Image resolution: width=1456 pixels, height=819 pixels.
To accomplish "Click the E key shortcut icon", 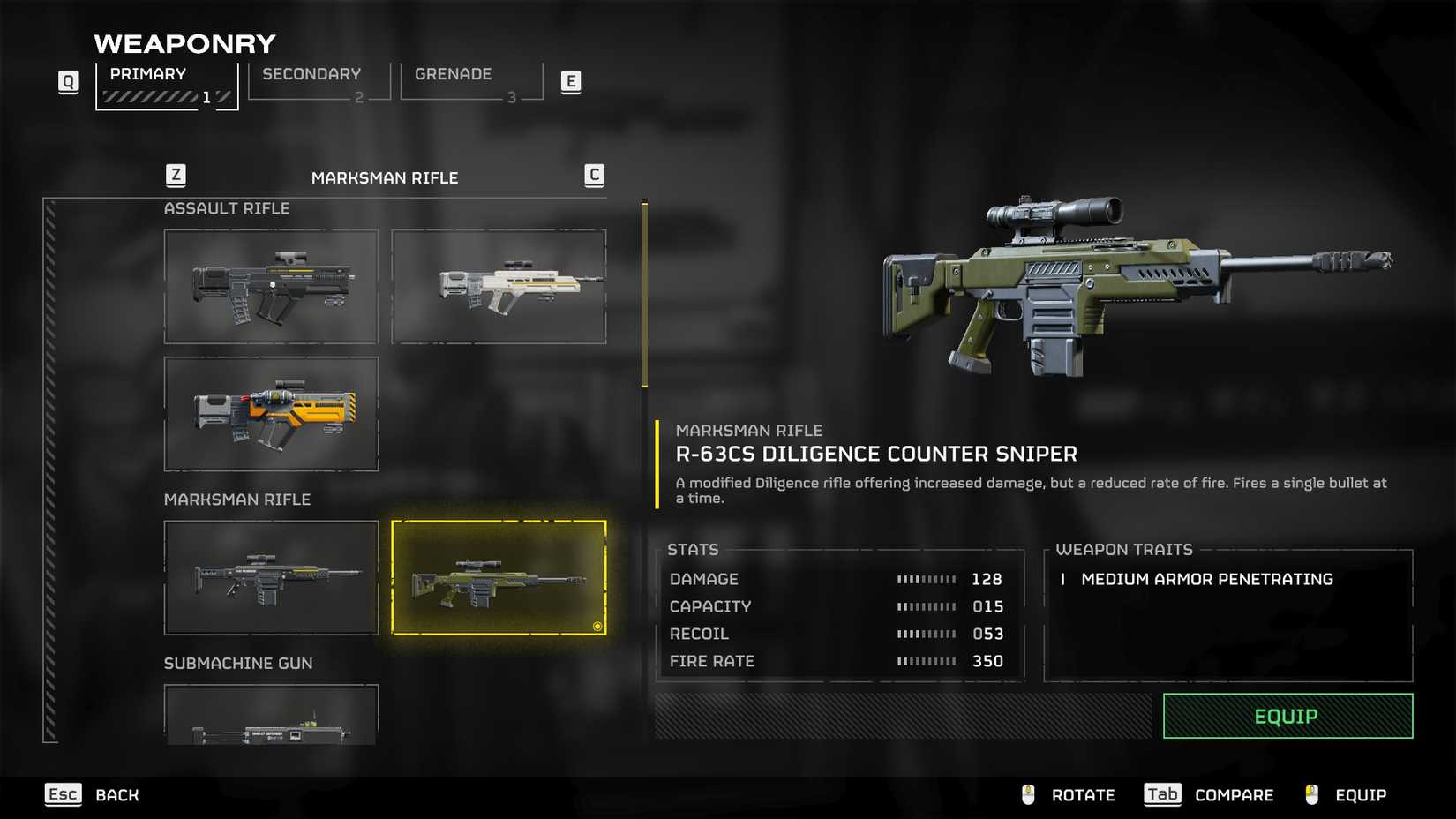I will click(x=572, y=80).
